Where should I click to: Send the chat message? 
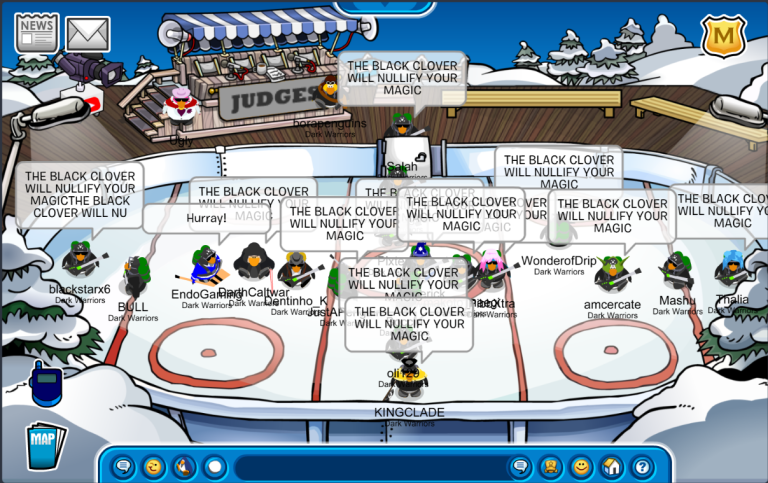520,466
